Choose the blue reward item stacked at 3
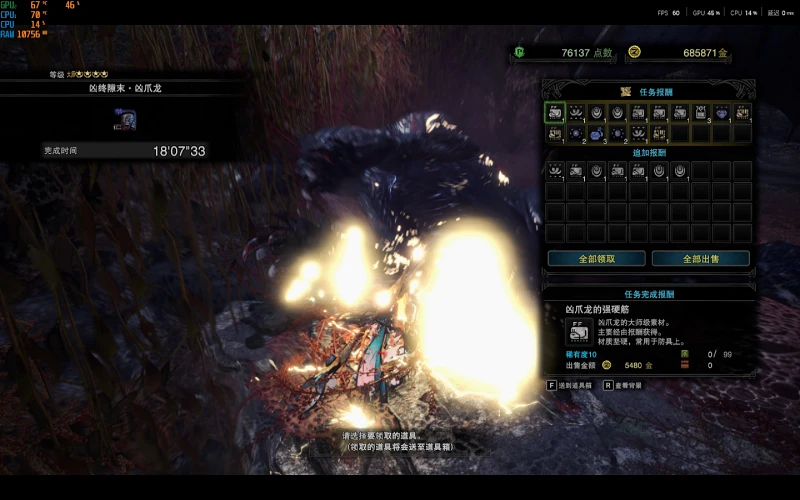 [597, 133]
